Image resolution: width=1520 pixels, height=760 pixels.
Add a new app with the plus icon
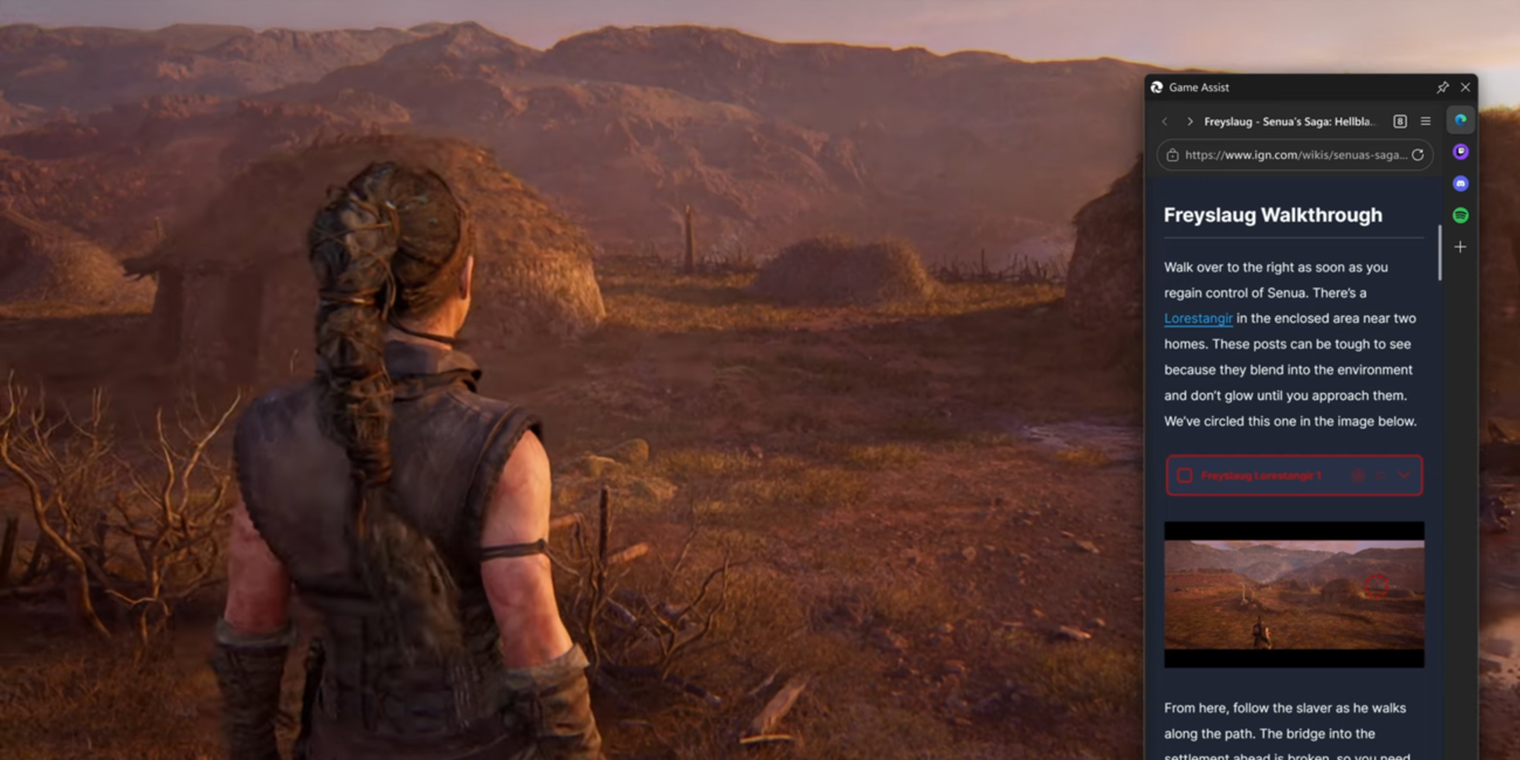click(1460, 246)
